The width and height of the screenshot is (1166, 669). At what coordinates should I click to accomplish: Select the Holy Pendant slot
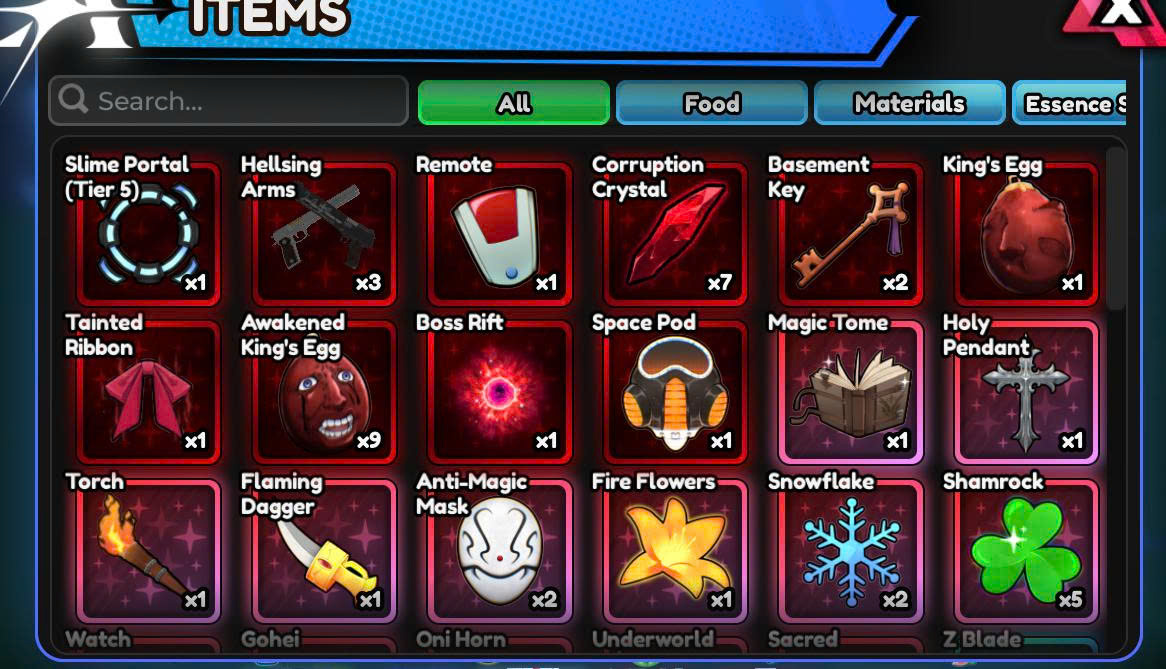click(1025, 392)
